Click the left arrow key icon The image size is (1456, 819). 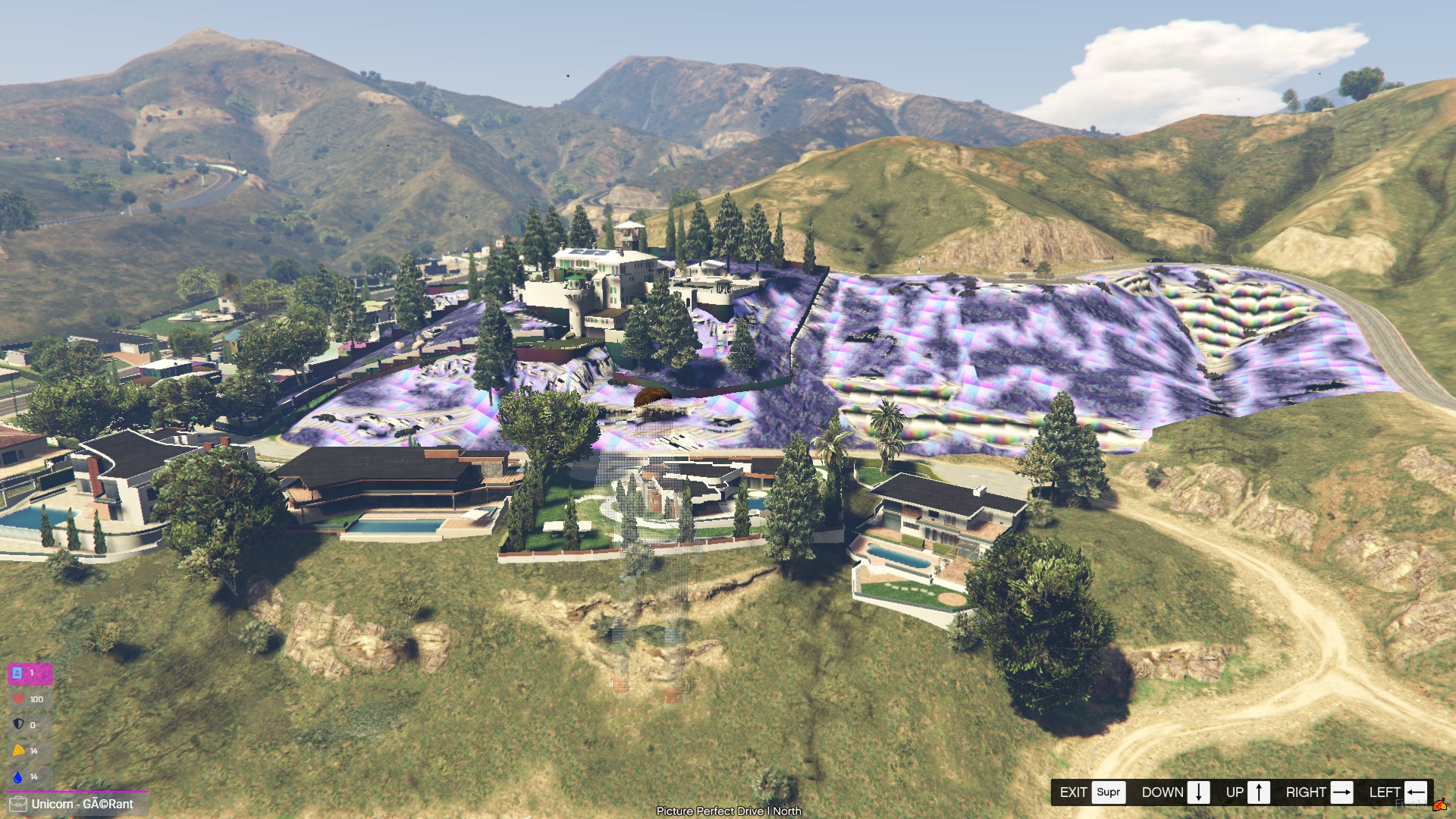pos(1417,792)
